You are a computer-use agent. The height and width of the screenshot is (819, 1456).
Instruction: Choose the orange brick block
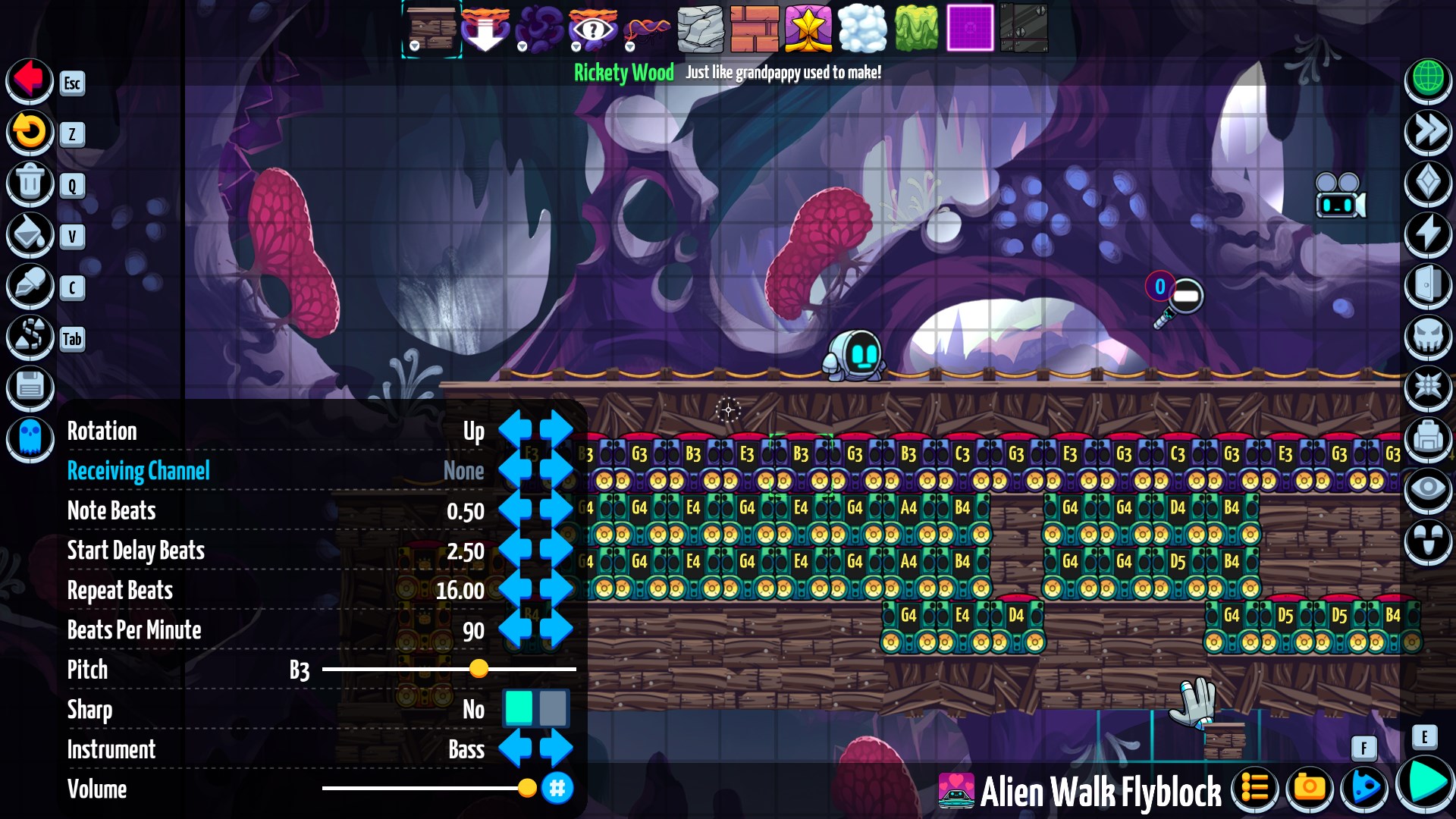click(754, 29)
